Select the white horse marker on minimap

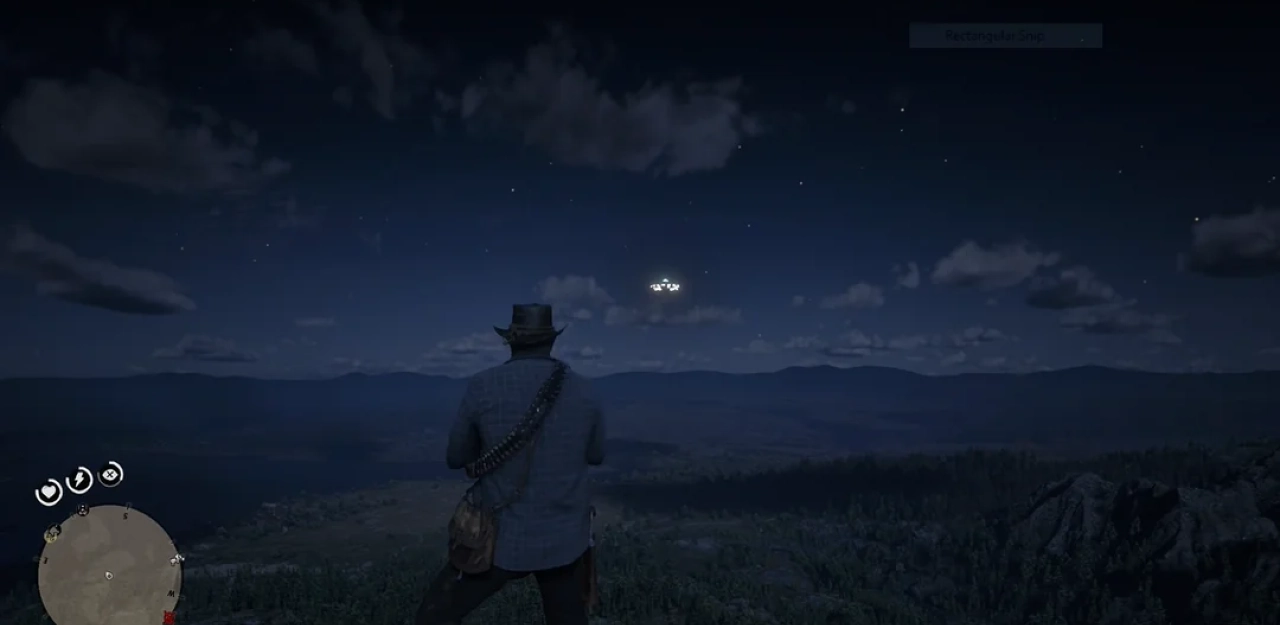click(x=178, y=558)
